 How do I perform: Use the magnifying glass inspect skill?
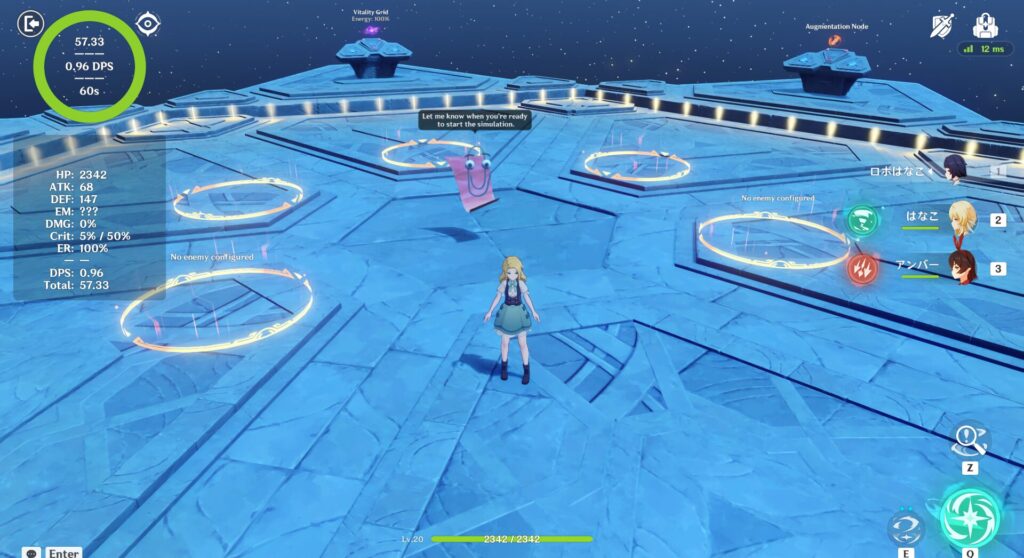970,438
